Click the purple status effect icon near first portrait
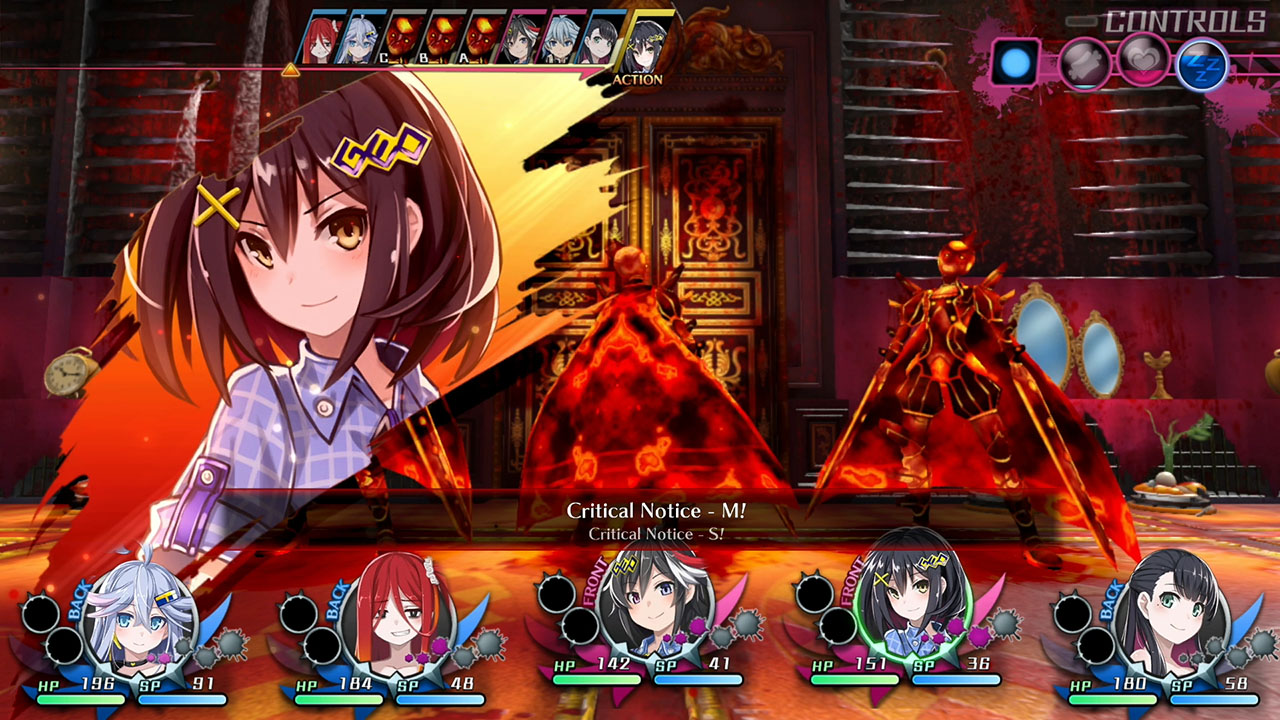This screenshot has height=720, width=1280. tap(156, 657)
